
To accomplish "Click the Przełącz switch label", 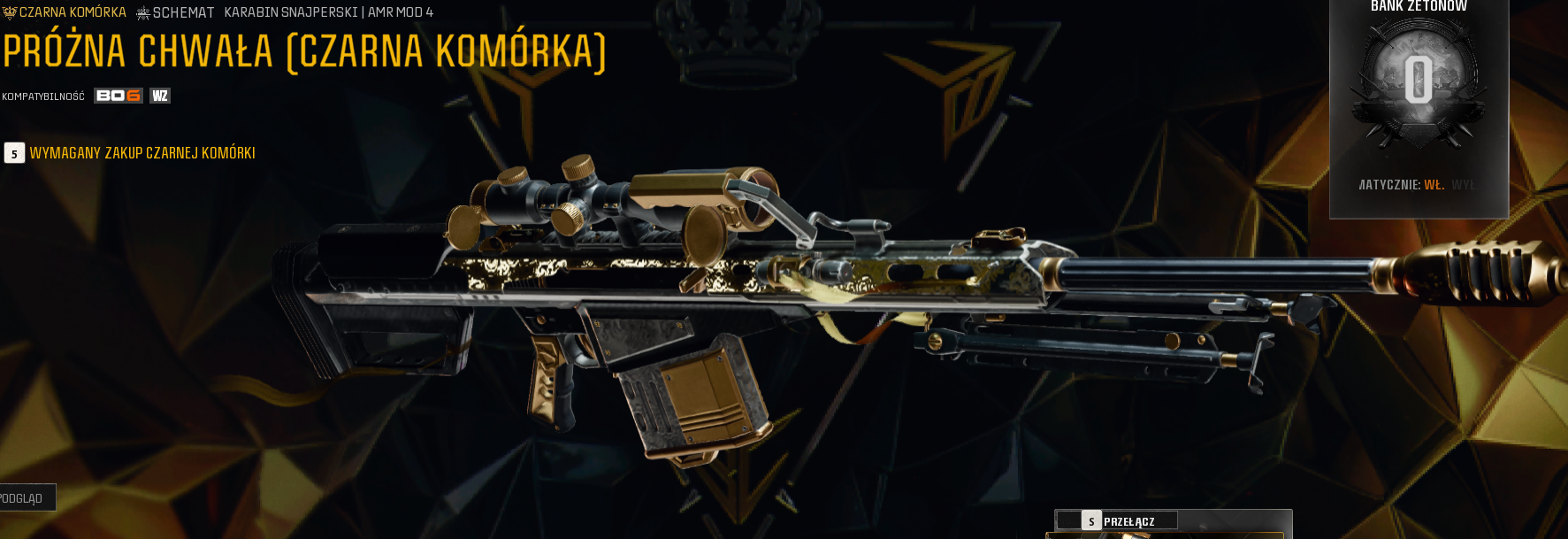I will tap(1128, 521).
